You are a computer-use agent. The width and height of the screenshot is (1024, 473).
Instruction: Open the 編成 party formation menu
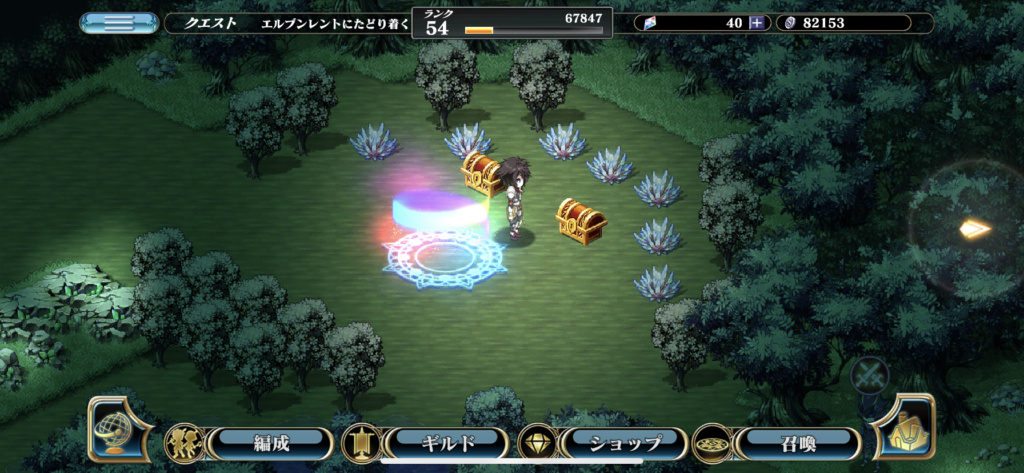tap(271, 442)
